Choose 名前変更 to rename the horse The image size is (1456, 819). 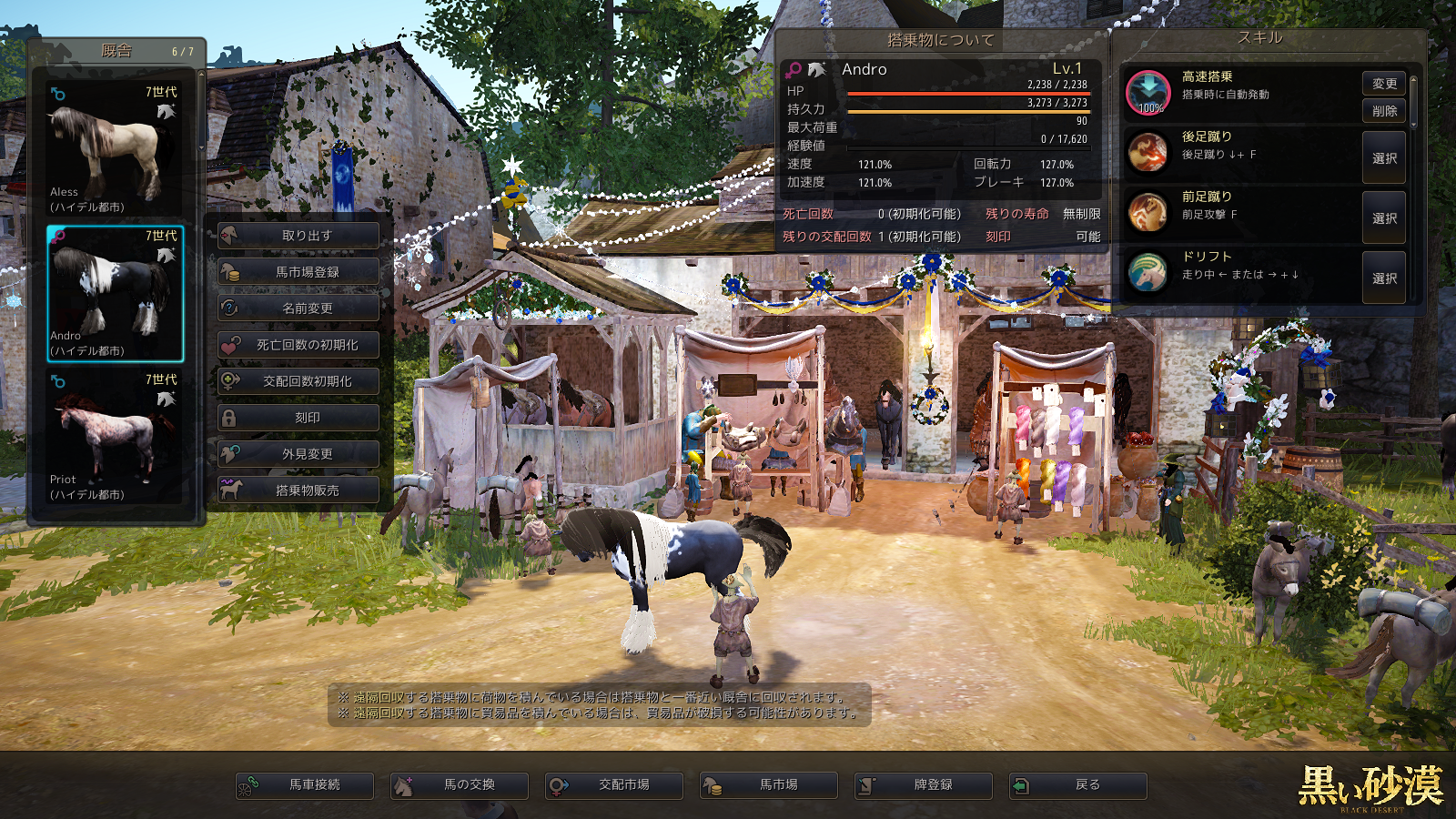pos(298,308)
